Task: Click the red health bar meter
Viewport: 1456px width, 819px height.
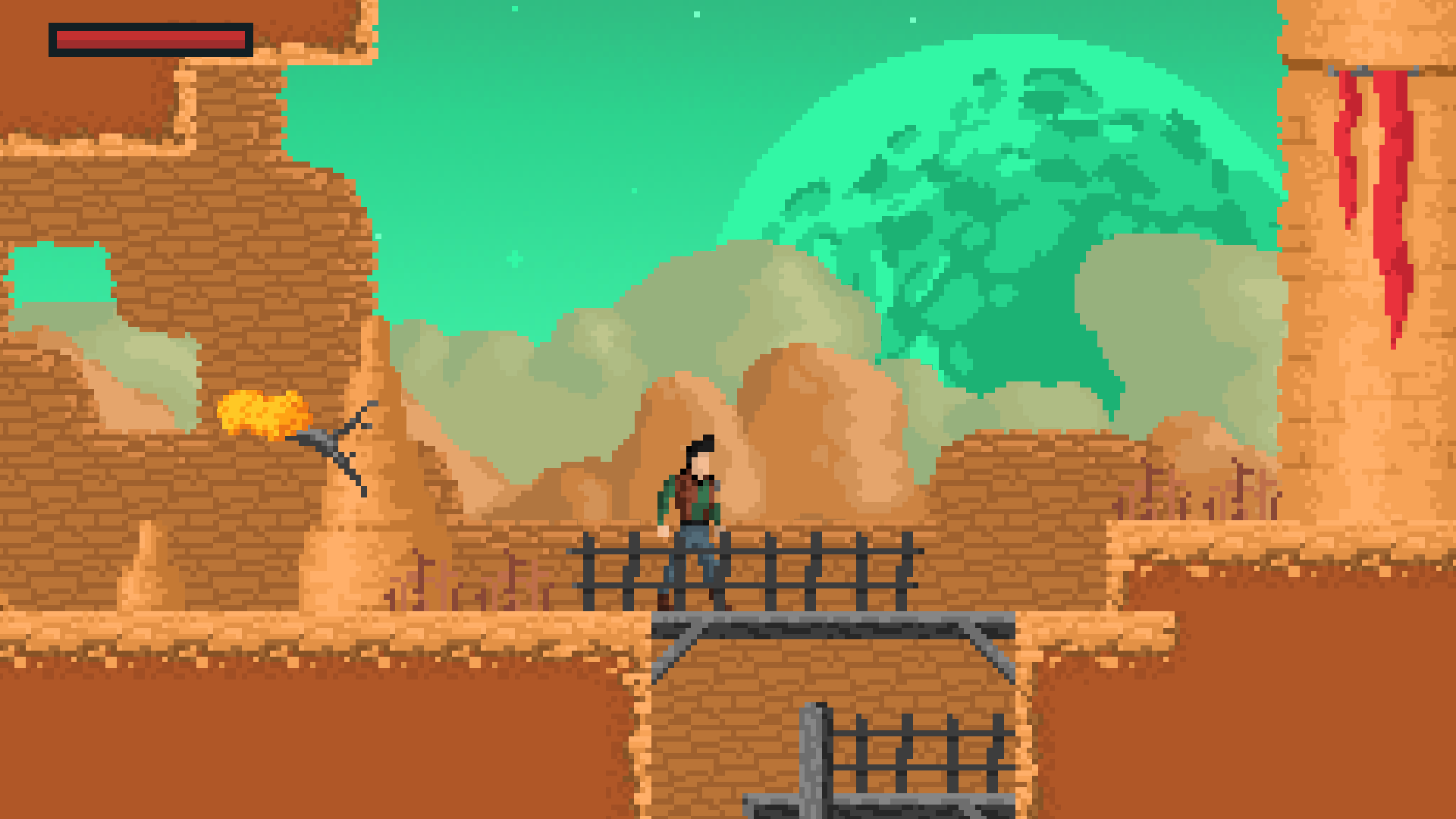Action: pyautogui.click(x=152, y=38)
